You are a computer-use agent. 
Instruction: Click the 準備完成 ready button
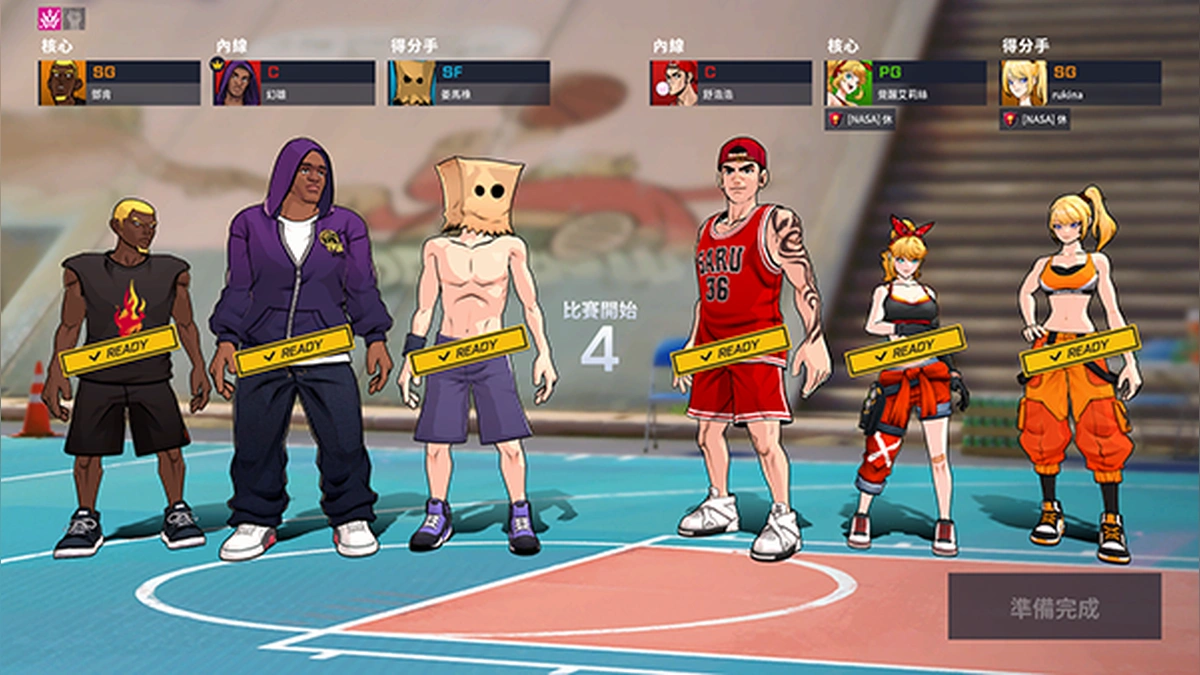click(1054, 606)
